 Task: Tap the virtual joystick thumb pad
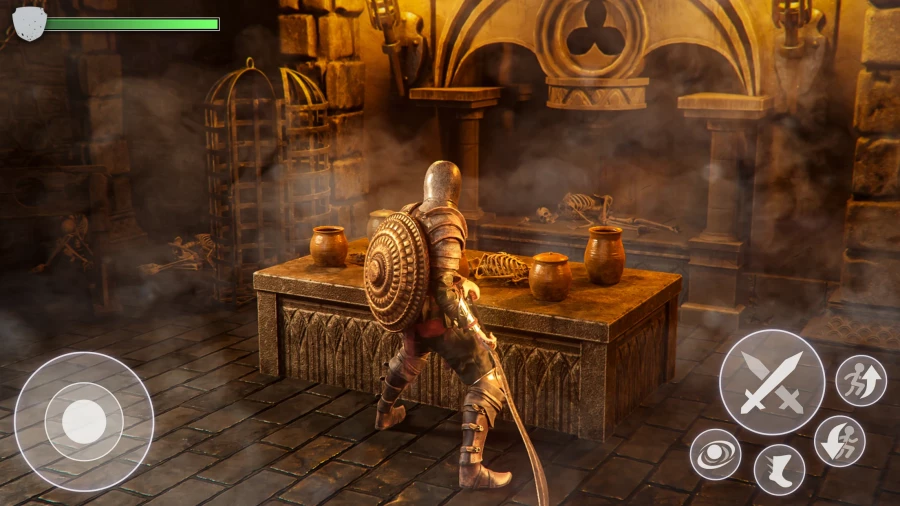point(84,421)
